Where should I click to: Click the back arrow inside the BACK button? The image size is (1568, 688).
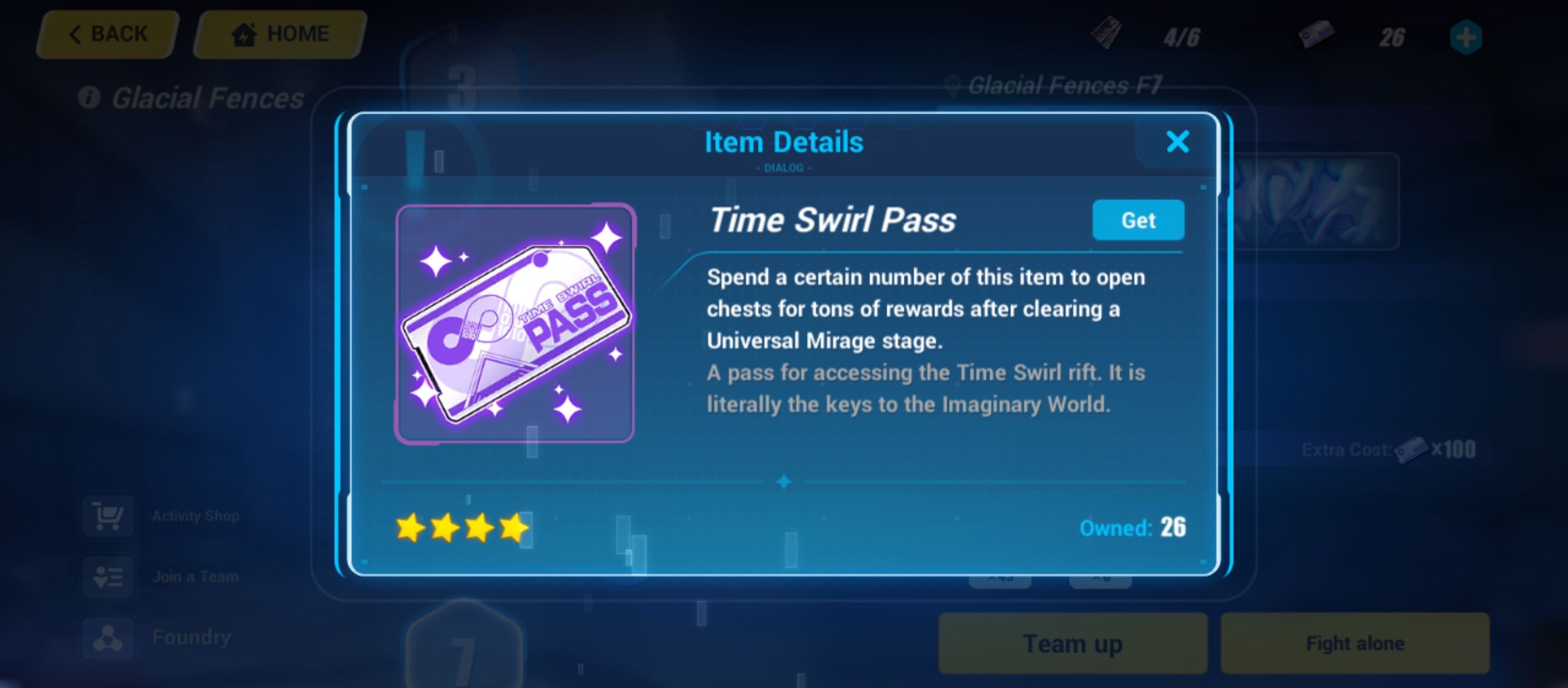click(x=76, y=33)
